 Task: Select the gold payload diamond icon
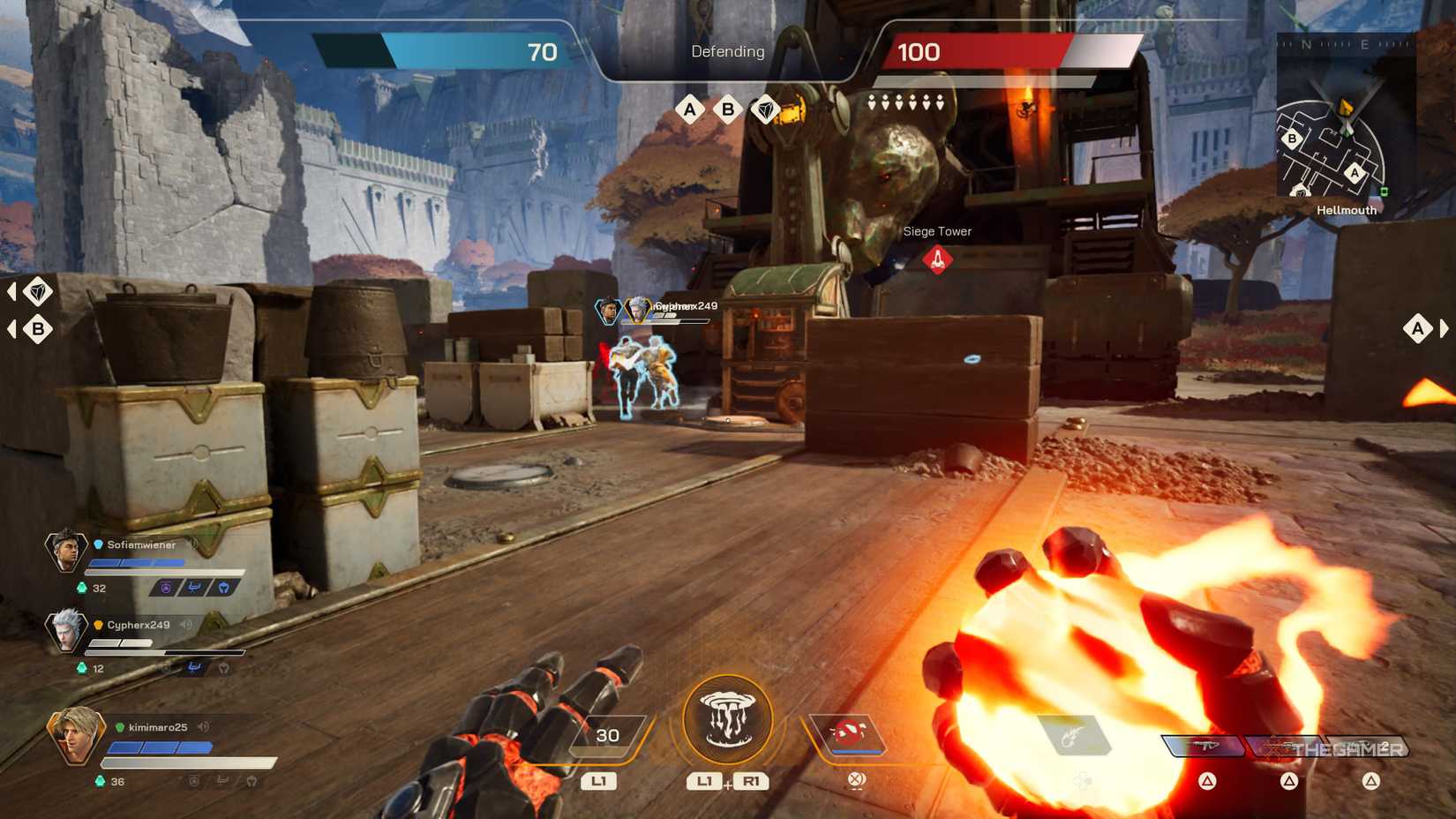coord(767,109)
